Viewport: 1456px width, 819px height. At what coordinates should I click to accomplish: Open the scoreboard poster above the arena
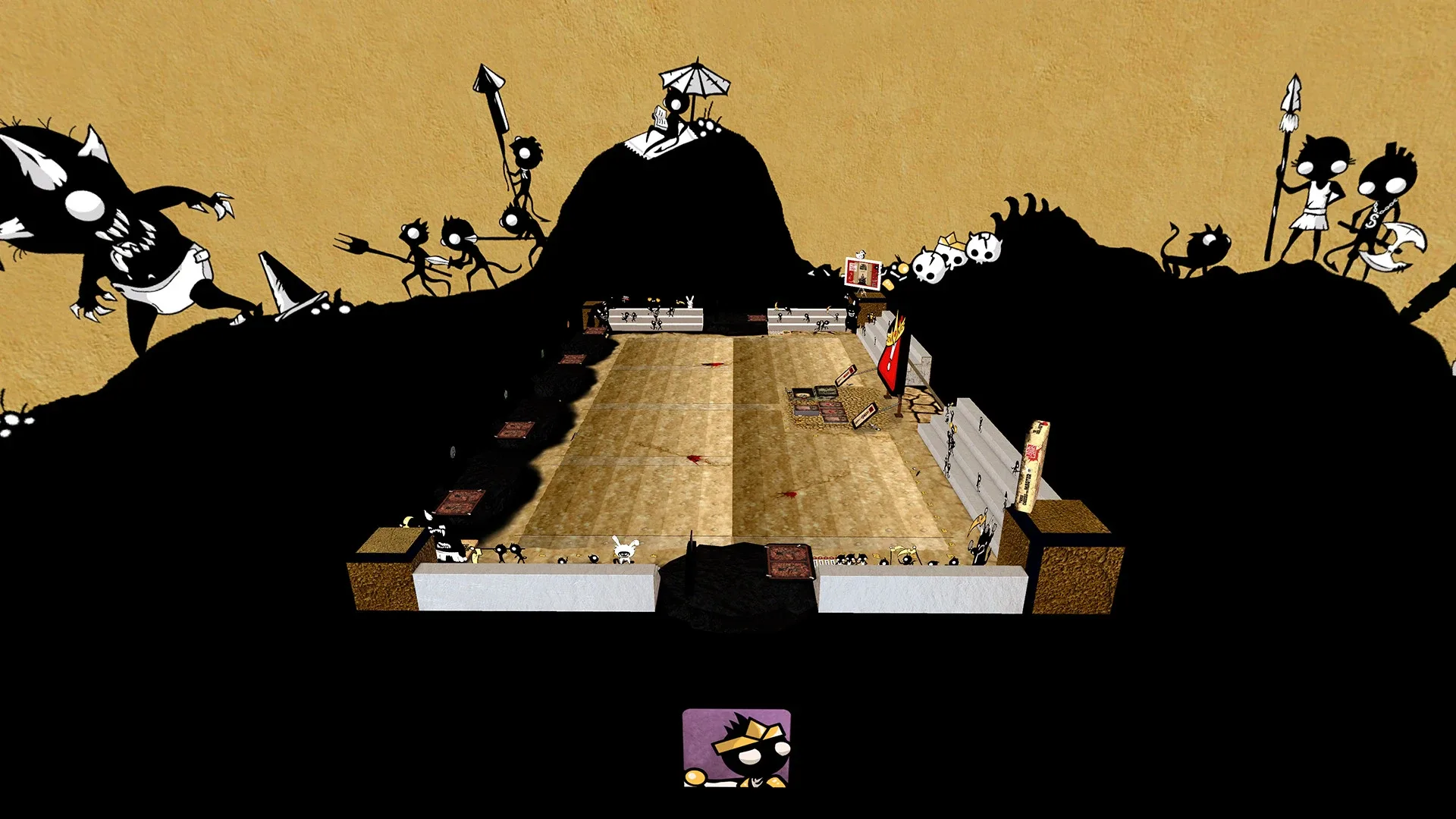[x=863, y=274]
